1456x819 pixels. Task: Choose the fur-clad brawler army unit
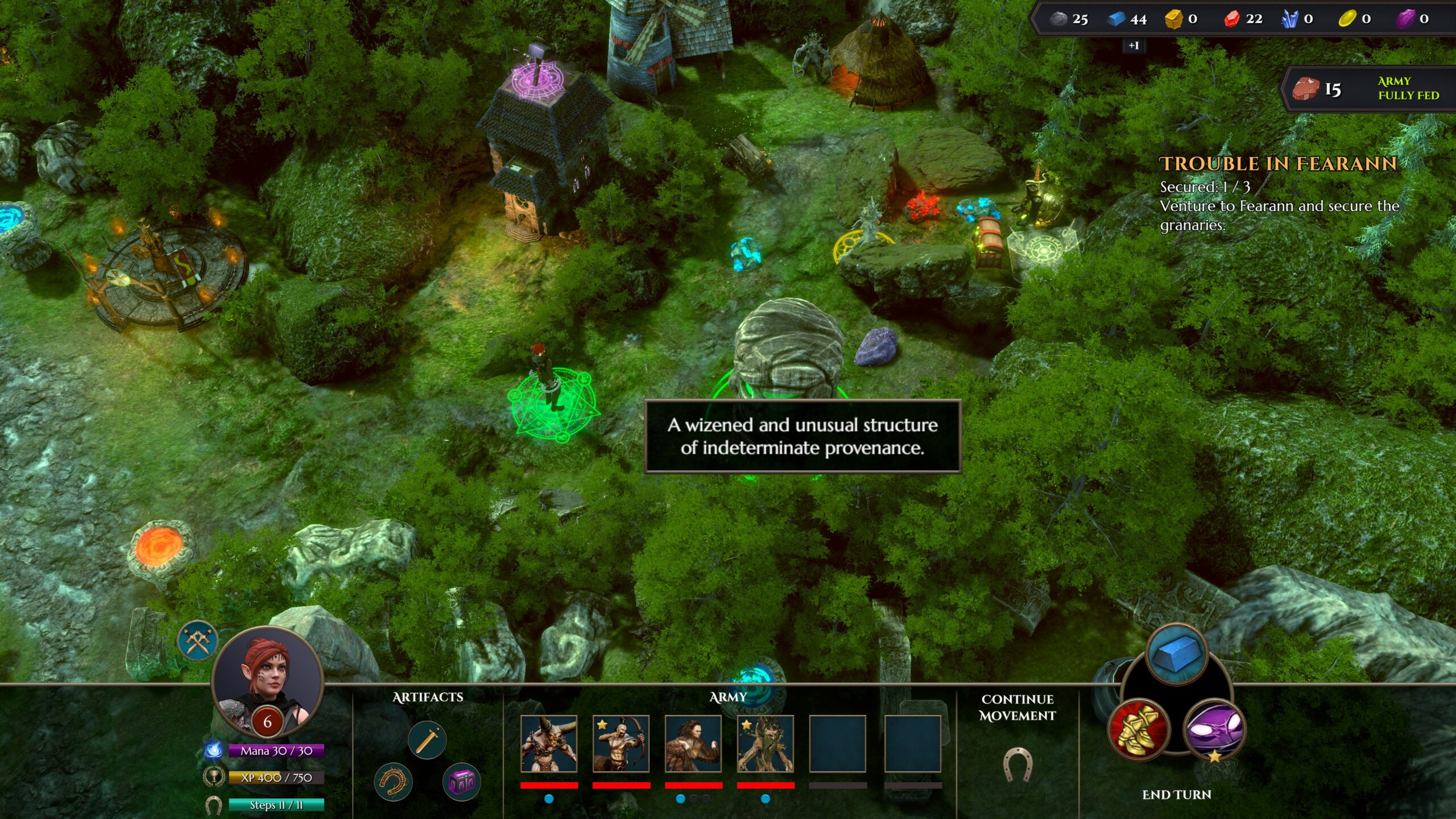(693, 744)
